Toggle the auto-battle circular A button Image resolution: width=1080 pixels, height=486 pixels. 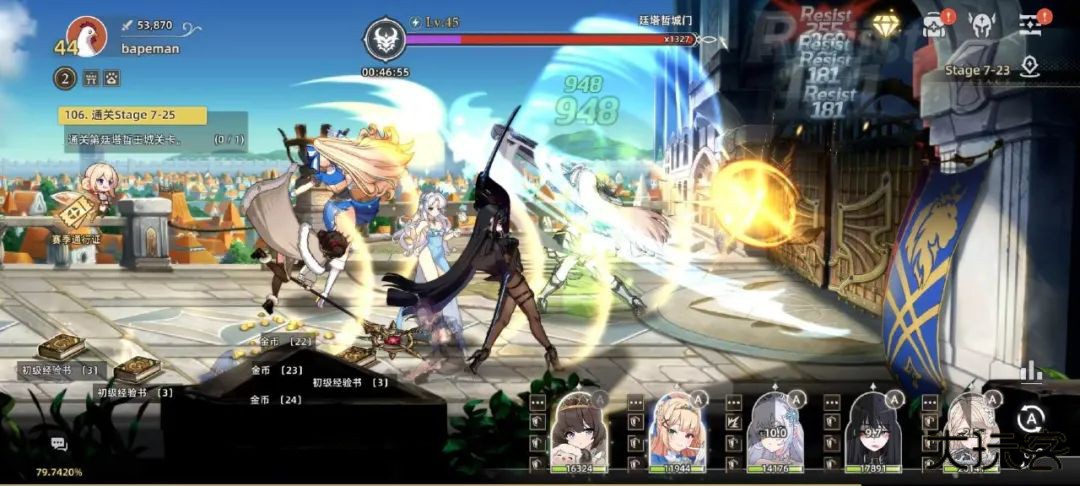click(1030, 418)
